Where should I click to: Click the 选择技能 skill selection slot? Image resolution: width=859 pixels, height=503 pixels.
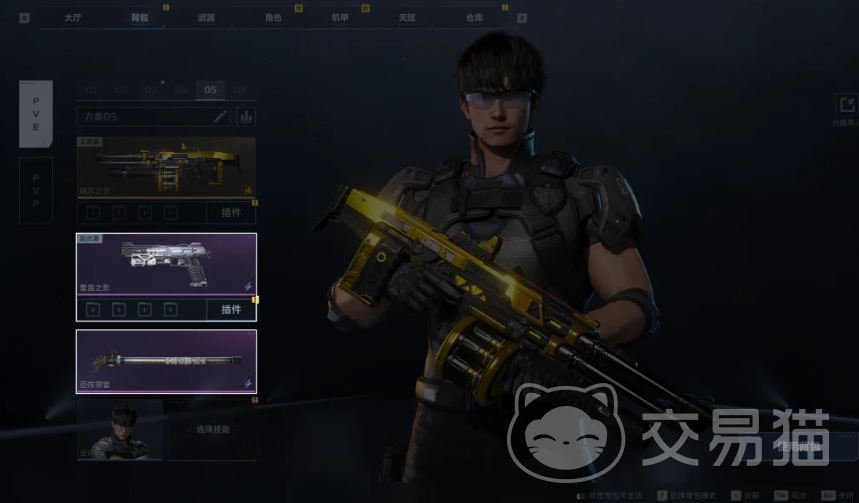[x=211, y=429]
